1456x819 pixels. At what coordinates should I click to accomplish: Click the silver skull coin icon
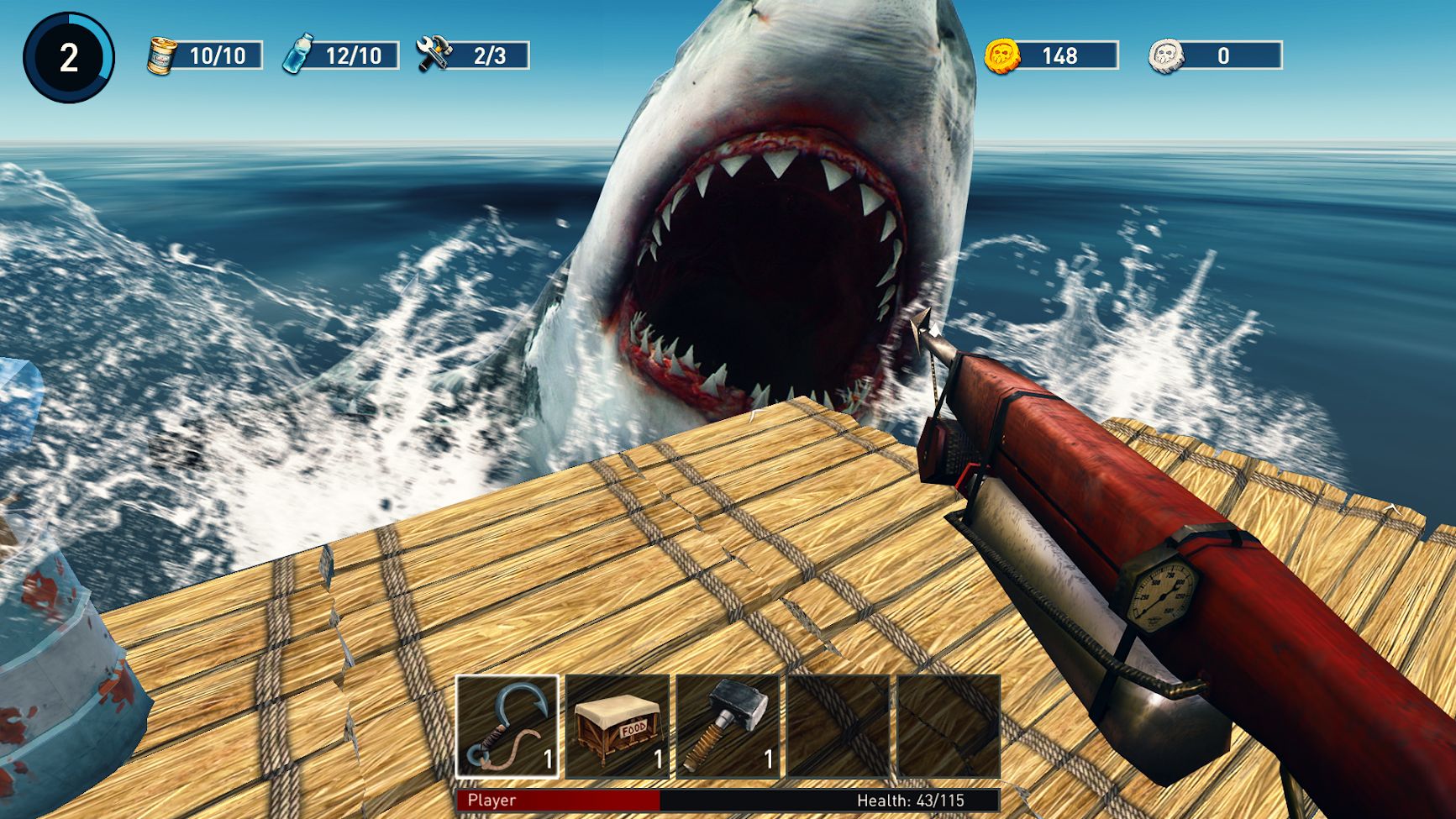(1166, 55)
